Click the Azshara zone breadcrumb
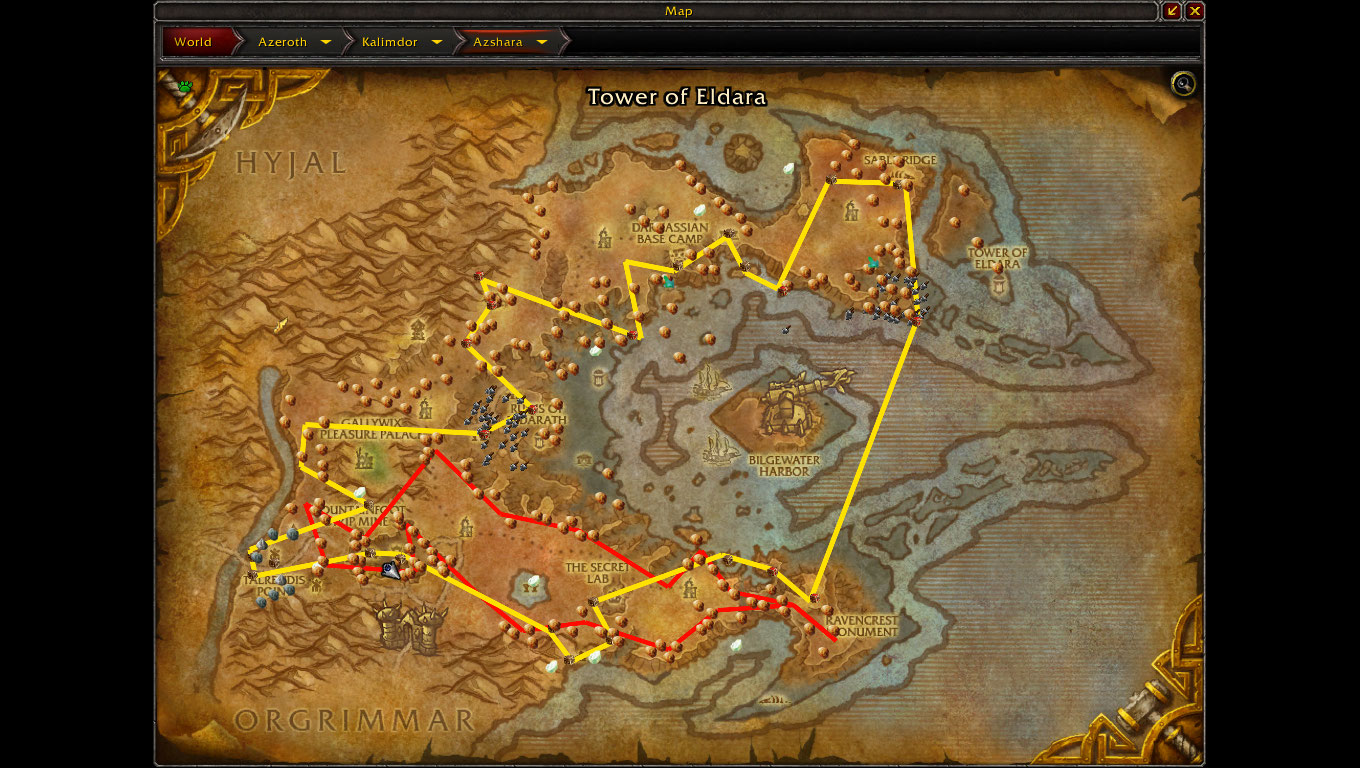The width and height of the screenshot is (1360, 768). 498,42
